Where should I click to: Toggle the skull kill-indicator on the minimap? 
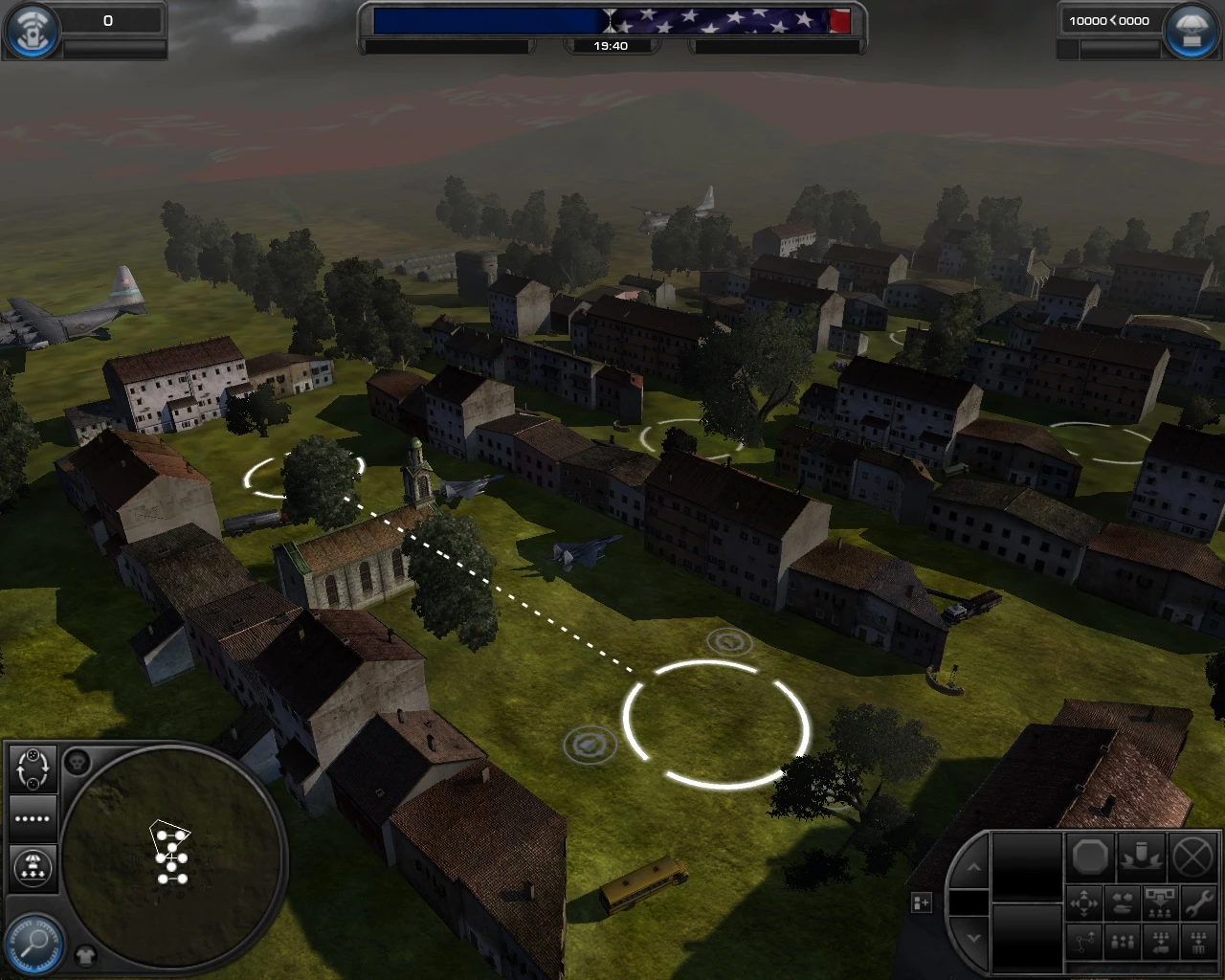(x=78, y=761)
